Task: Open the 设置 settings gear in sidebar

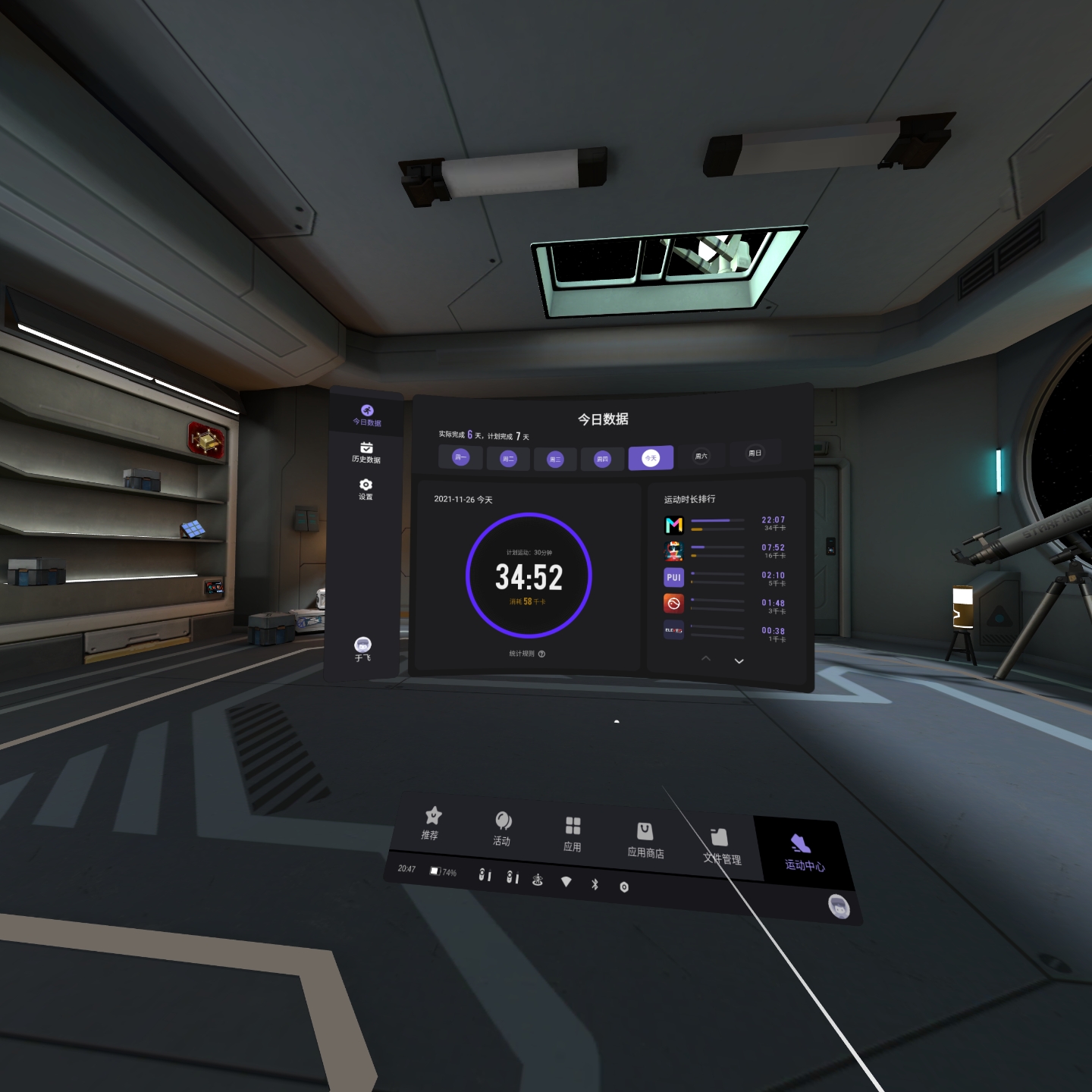Action: pyautogui.click(x=366, y=488)
